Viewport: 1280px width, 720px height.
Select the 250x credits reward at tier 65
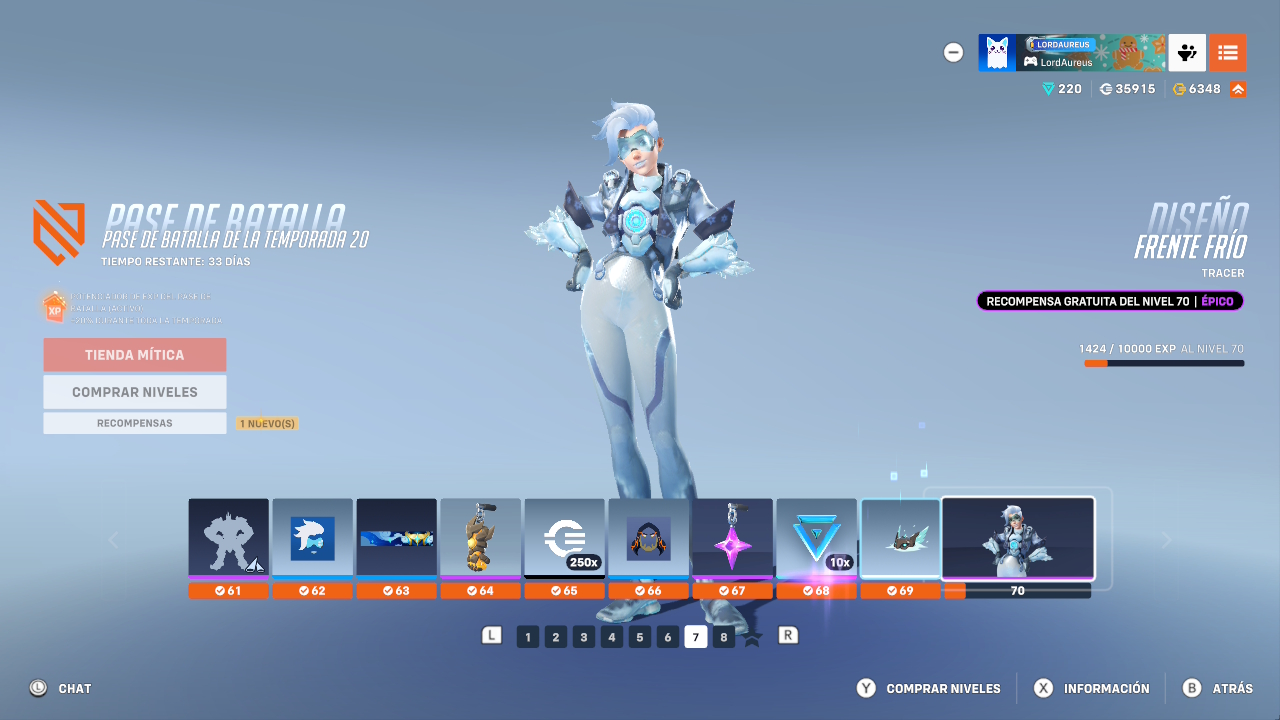[564, 538]
